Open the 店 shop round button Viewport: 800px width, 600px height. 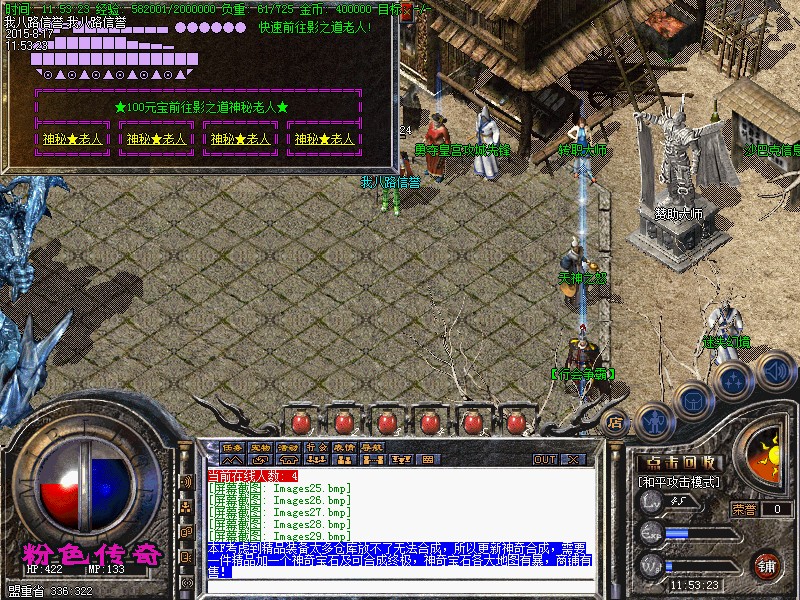tap(617, 421)
